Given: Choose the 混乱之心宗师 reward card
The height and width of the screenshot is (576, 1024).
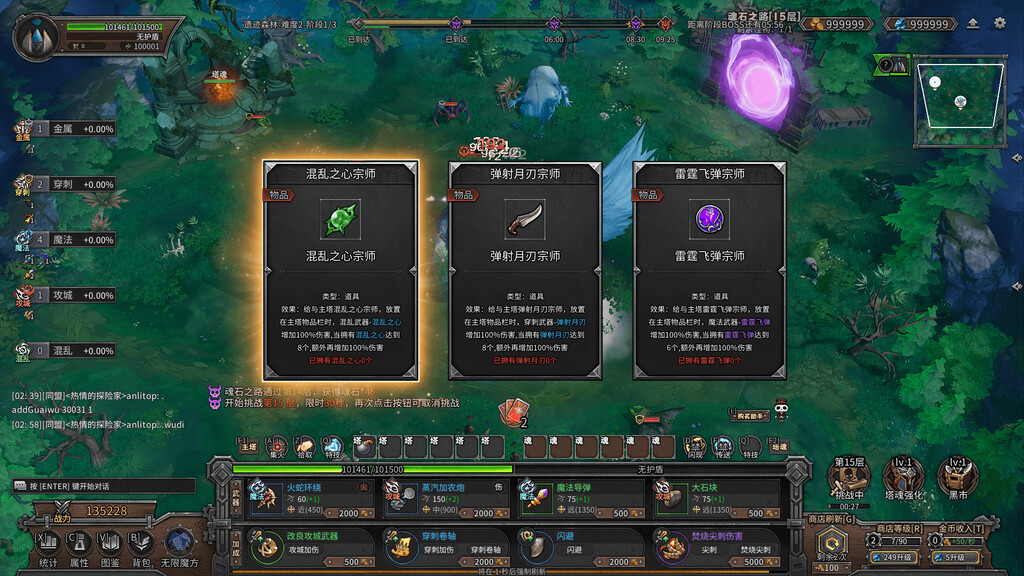Looking at the screenshot, I should [x=341, y=270].
